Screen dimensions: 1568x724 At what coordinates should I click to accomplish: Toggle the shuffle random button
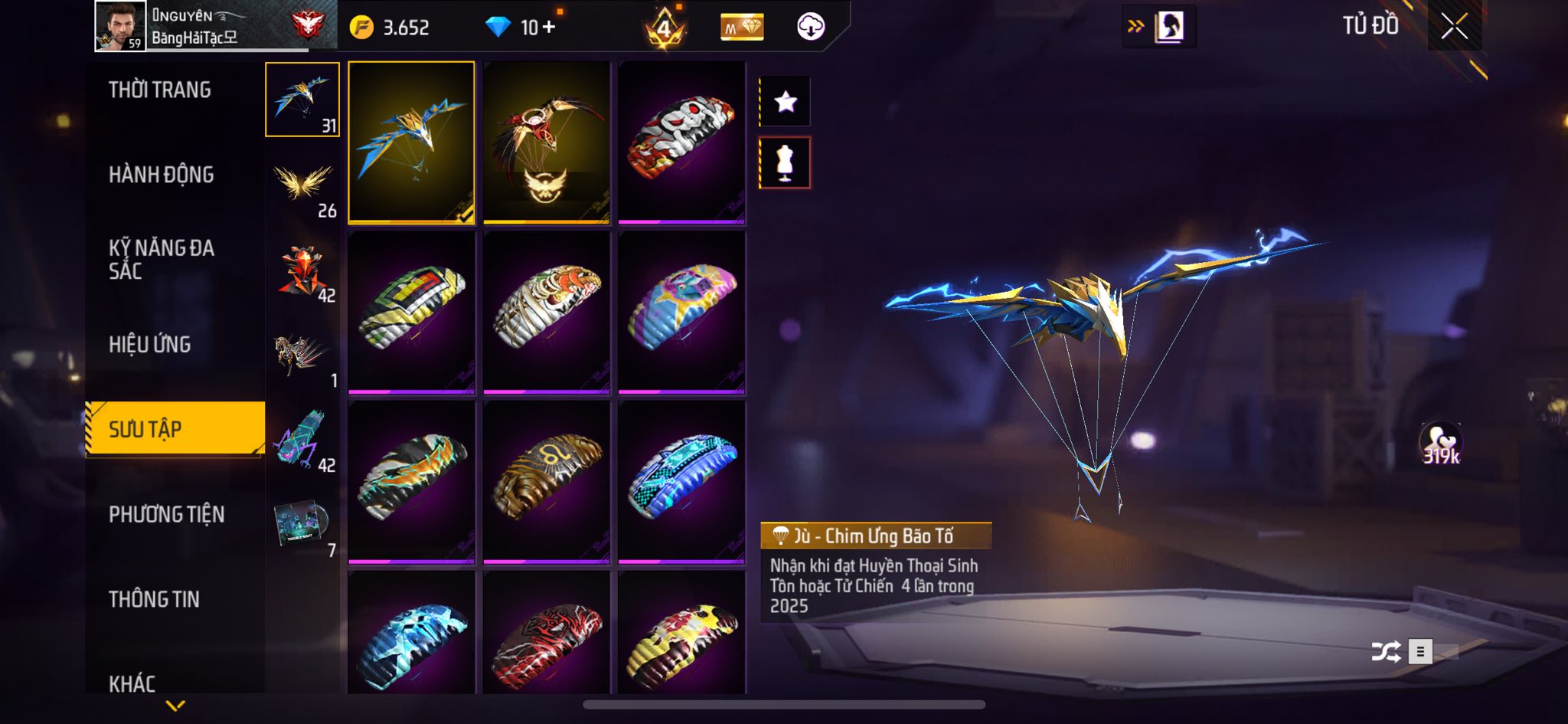tap(1386, 652)
